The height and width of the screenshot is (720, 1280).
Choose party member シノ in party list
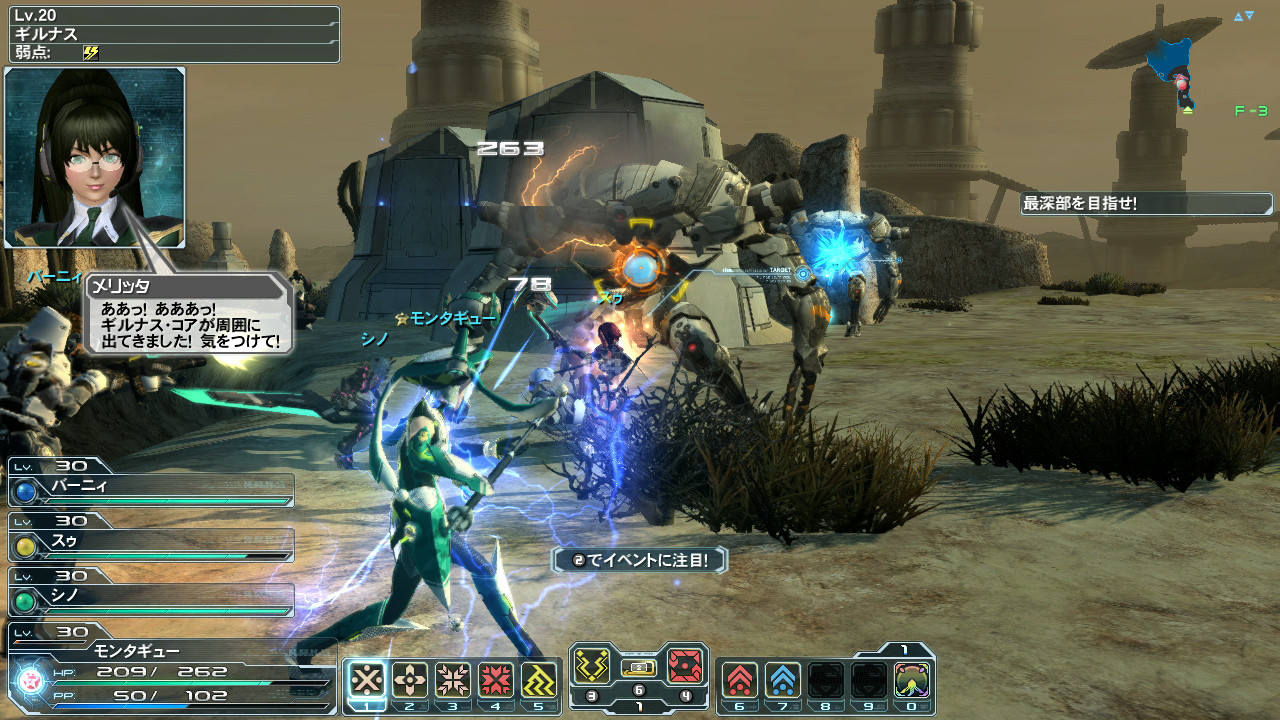(152, 600)
